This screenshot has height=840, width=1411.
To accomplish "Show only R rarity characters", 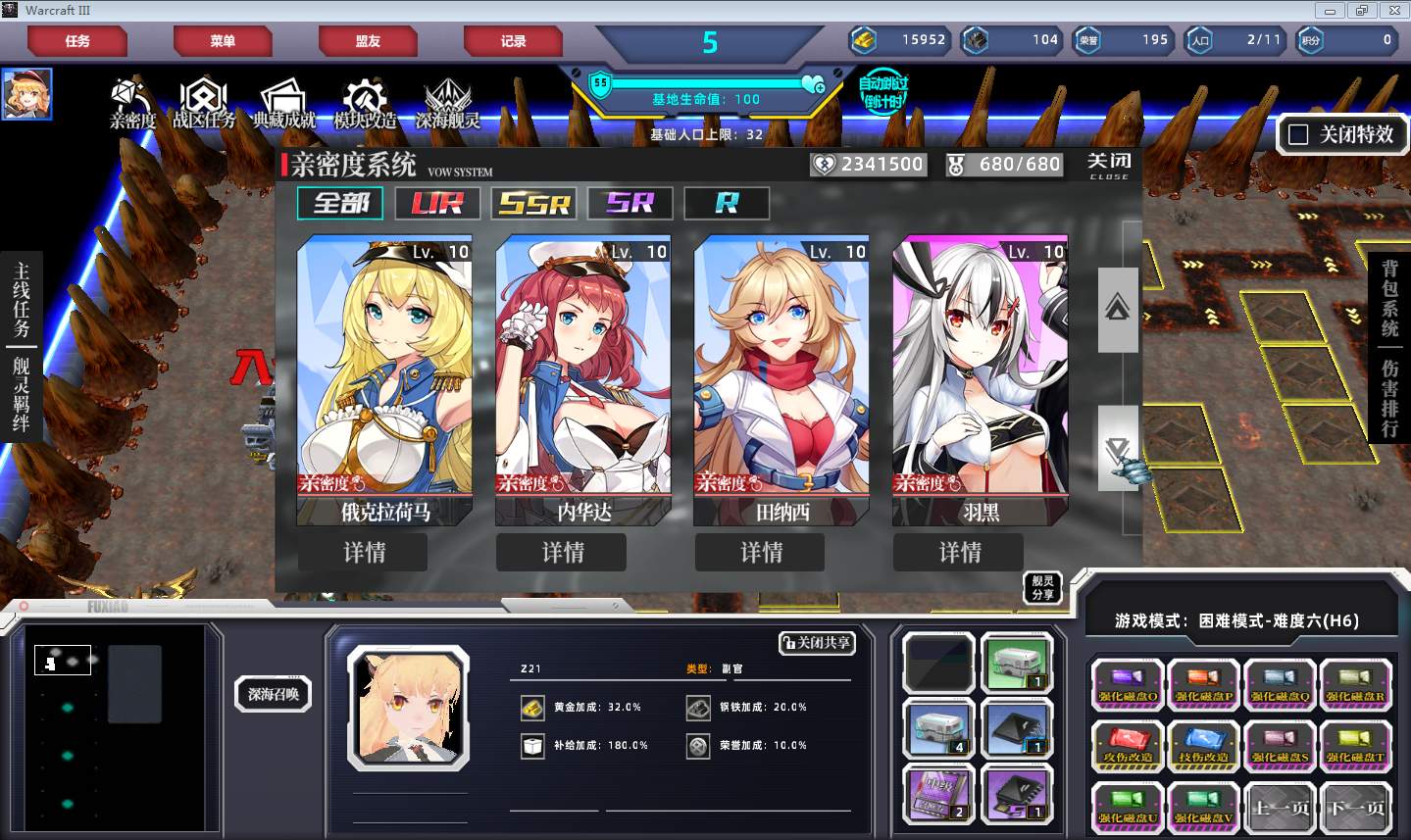I will [x=727, y=203].
